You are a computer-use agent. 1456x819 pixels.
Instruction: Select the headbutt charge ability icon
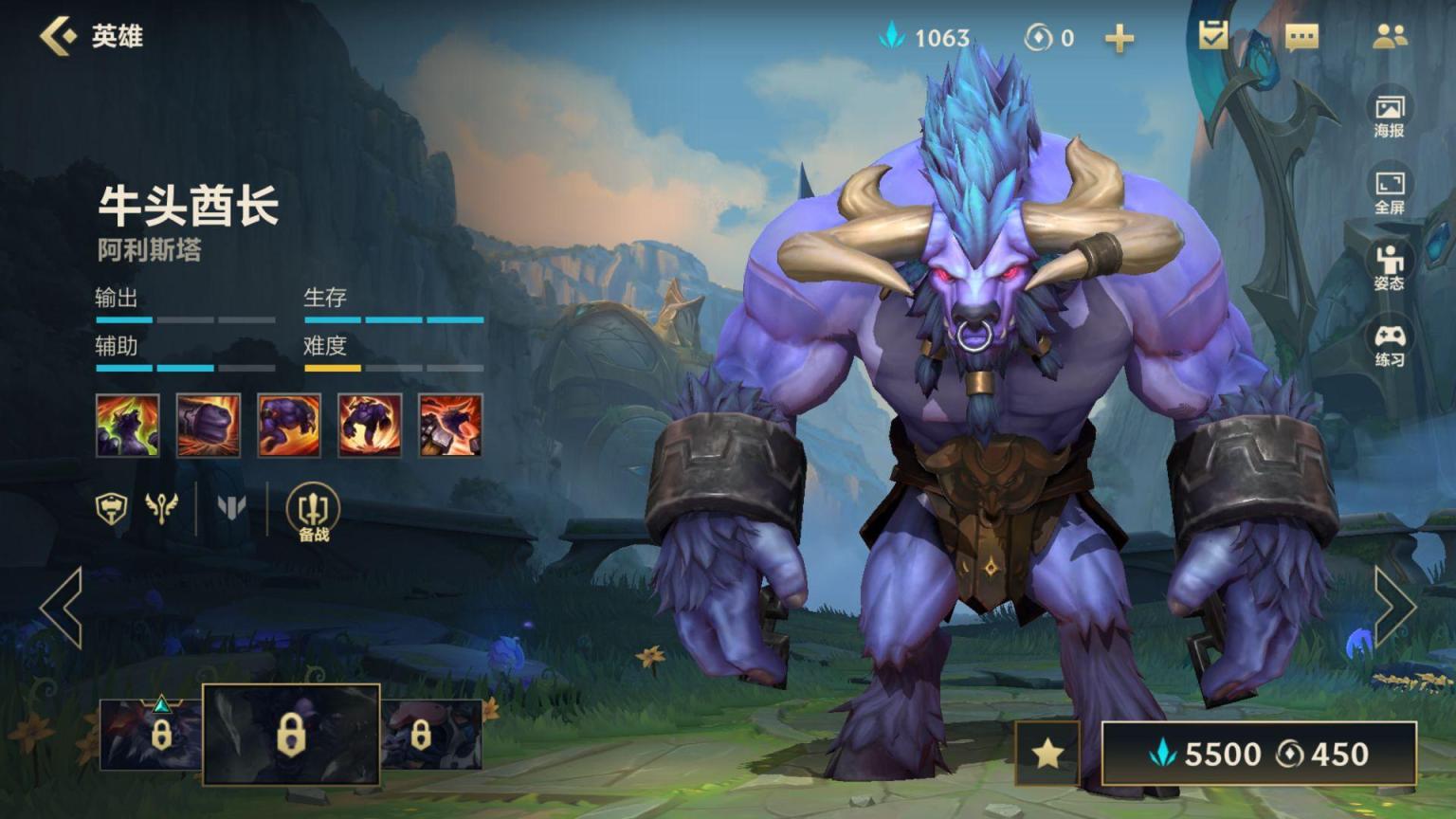[289, 426]
